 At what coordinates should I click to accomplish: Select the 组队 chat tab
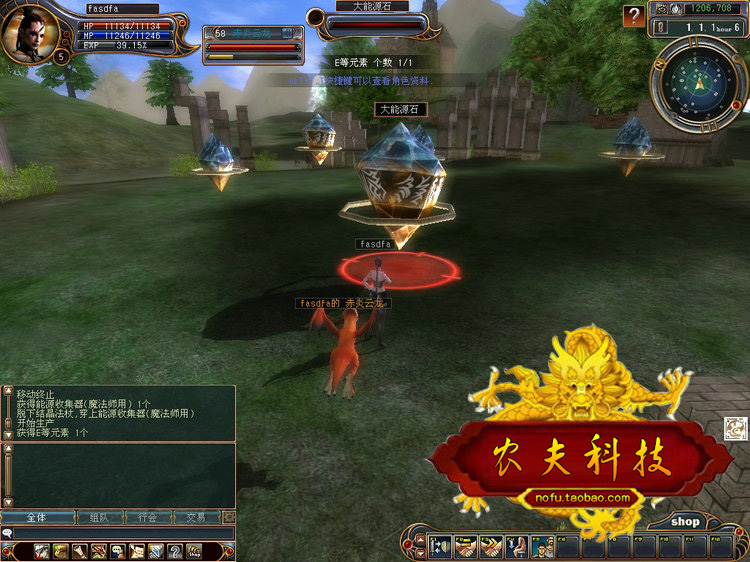(98, 518)
